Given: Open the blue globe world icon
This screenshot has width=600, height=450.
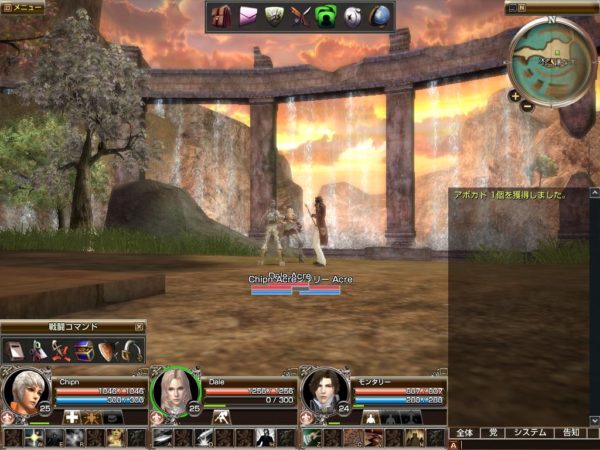Looking at the screenshot, I should pos(380,16).
